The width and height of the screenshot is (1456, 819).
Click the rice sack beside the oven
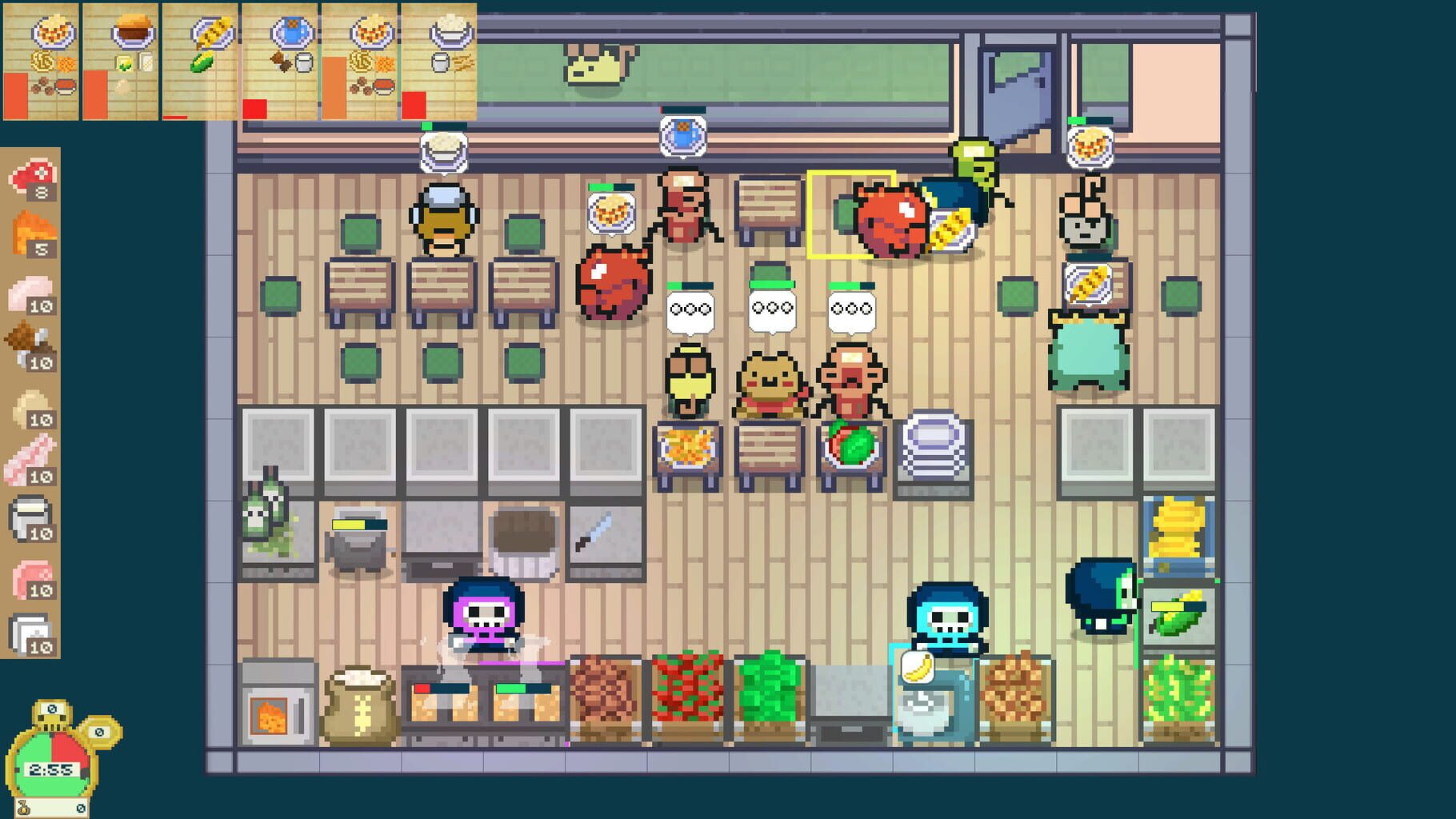pos(360,704)
